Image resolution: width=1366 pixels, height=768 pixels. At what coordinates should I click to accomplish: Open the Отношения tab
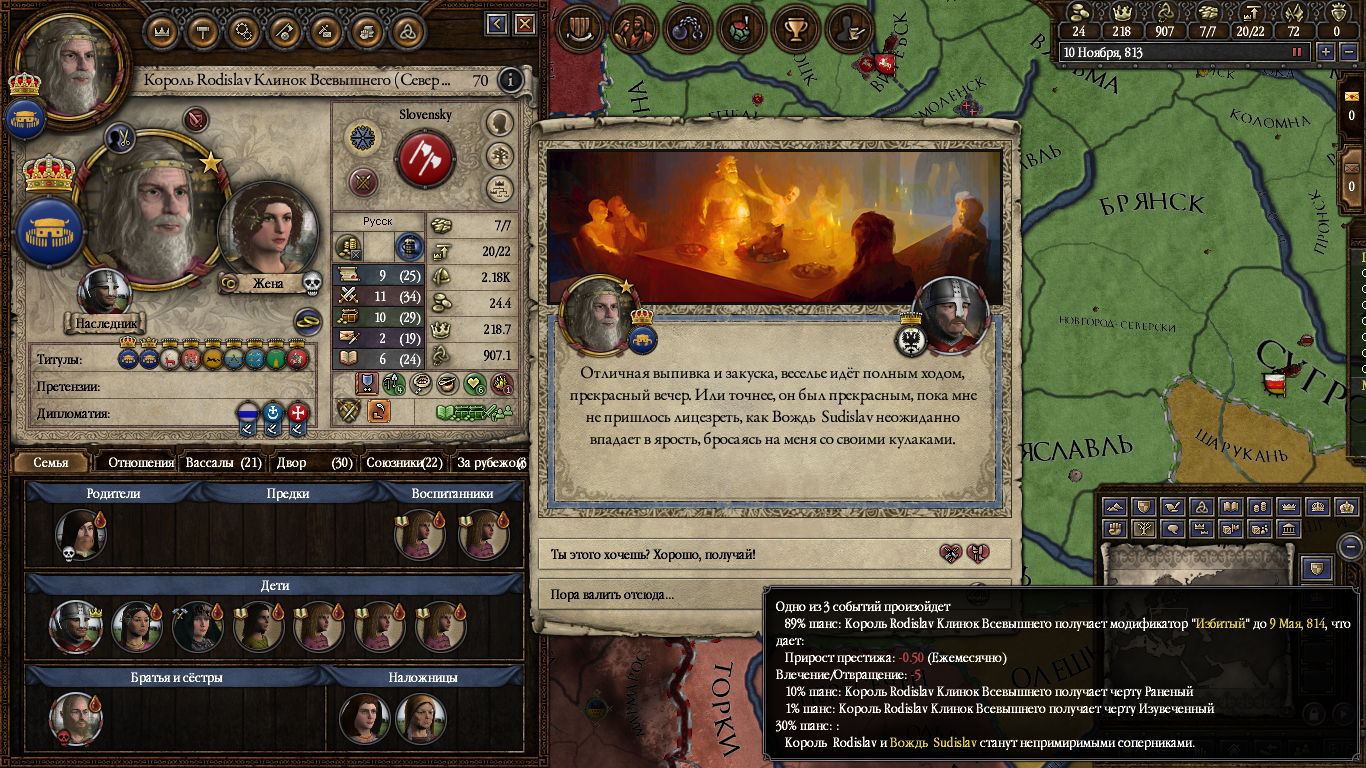pos(141,463)
